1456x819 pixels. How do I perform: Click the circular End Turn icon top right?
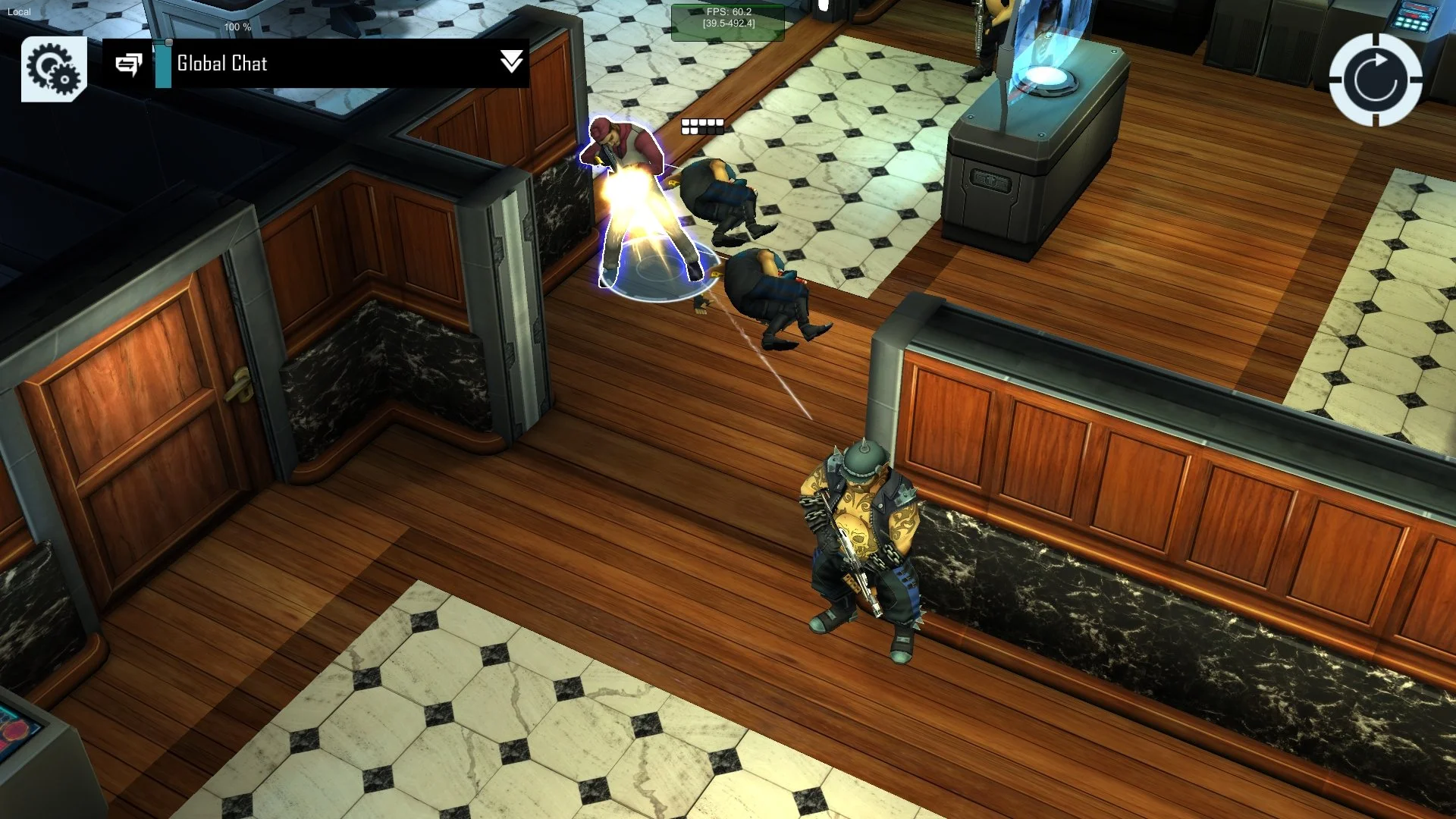click(1373, 79)
